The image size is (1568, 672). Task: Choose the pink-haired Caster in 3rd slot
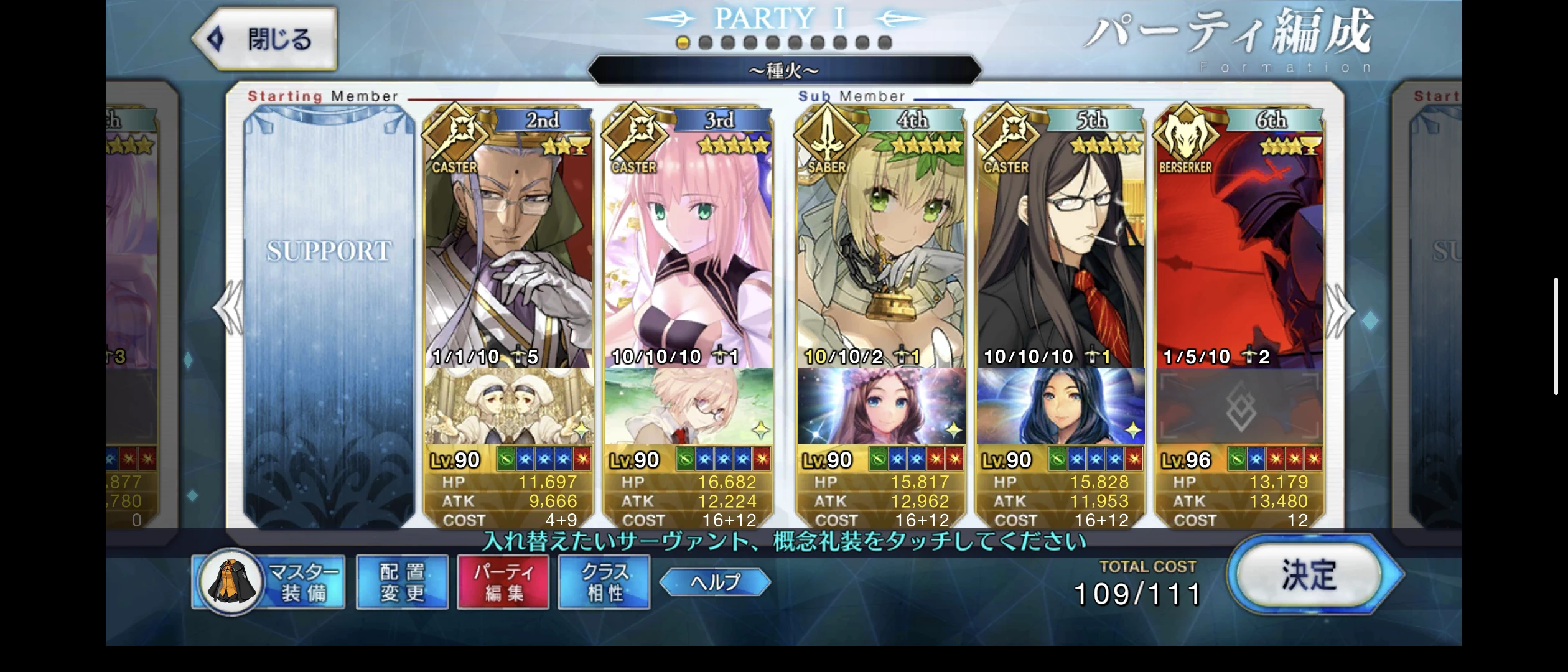[x=688, y=249]
